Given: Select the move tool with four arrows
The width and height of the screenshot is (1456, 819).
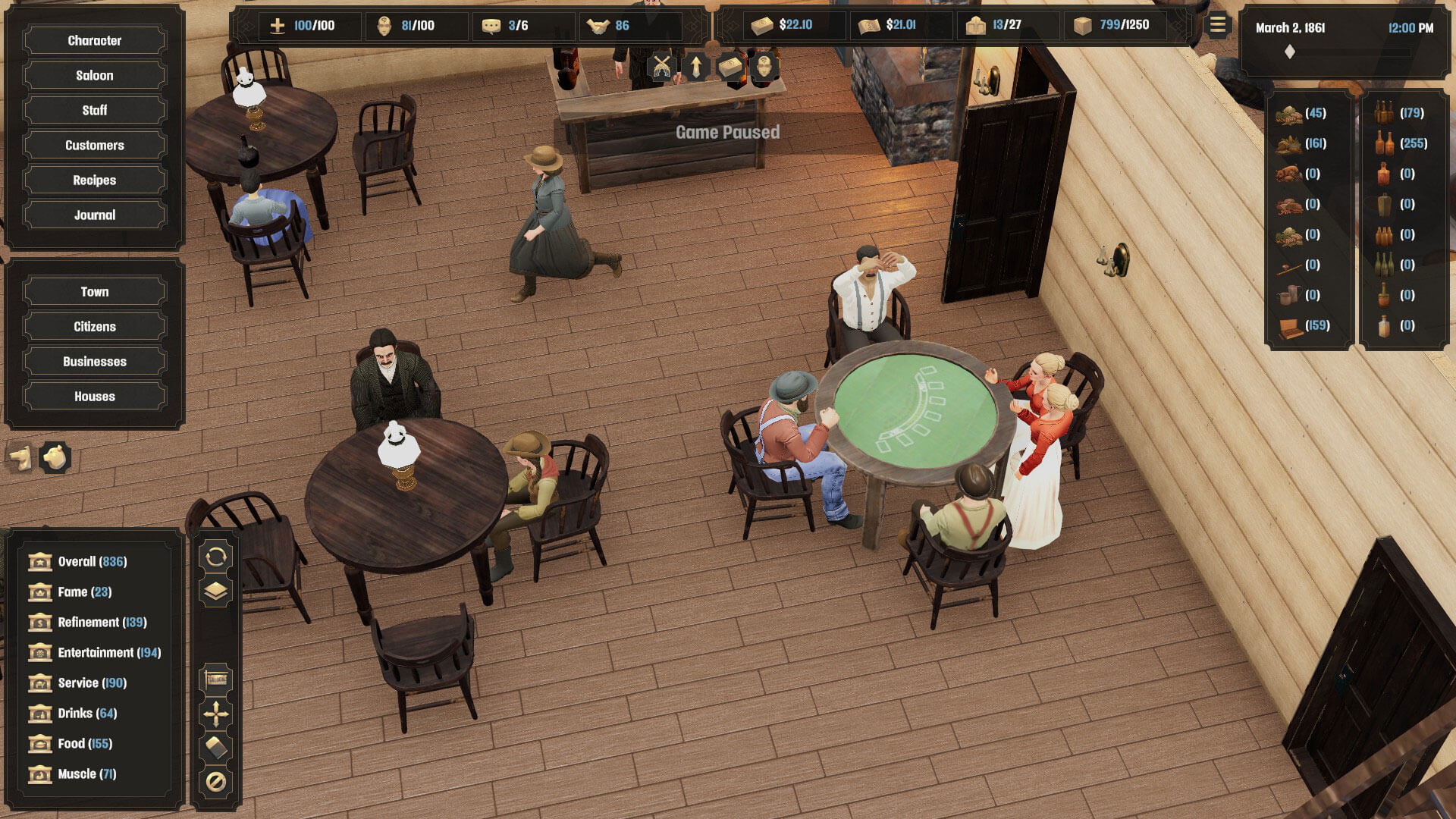Looking at the screenshot, I should tap(215, 714).
